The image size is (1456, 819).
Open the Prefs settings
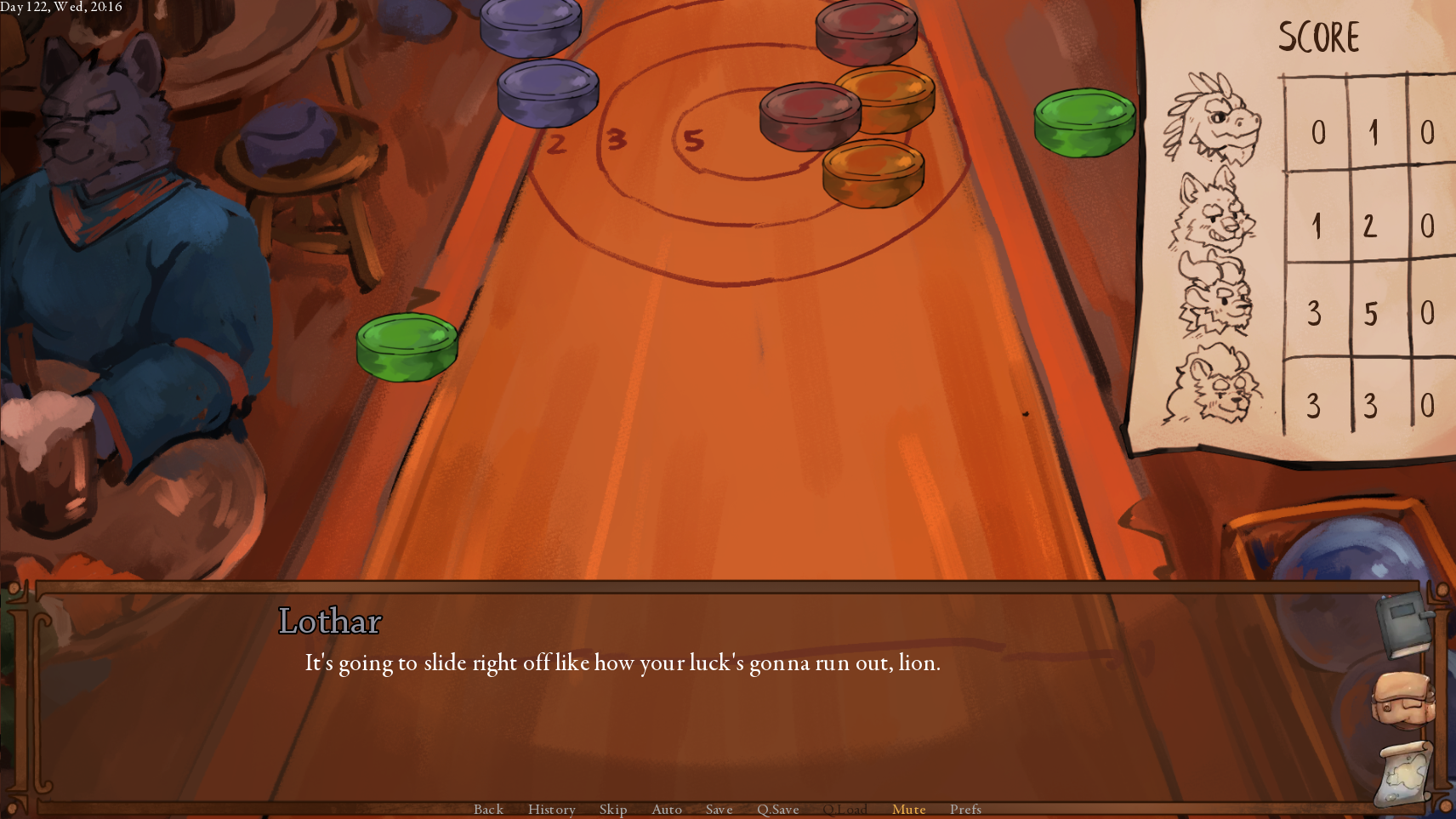(x=965, y=809)
